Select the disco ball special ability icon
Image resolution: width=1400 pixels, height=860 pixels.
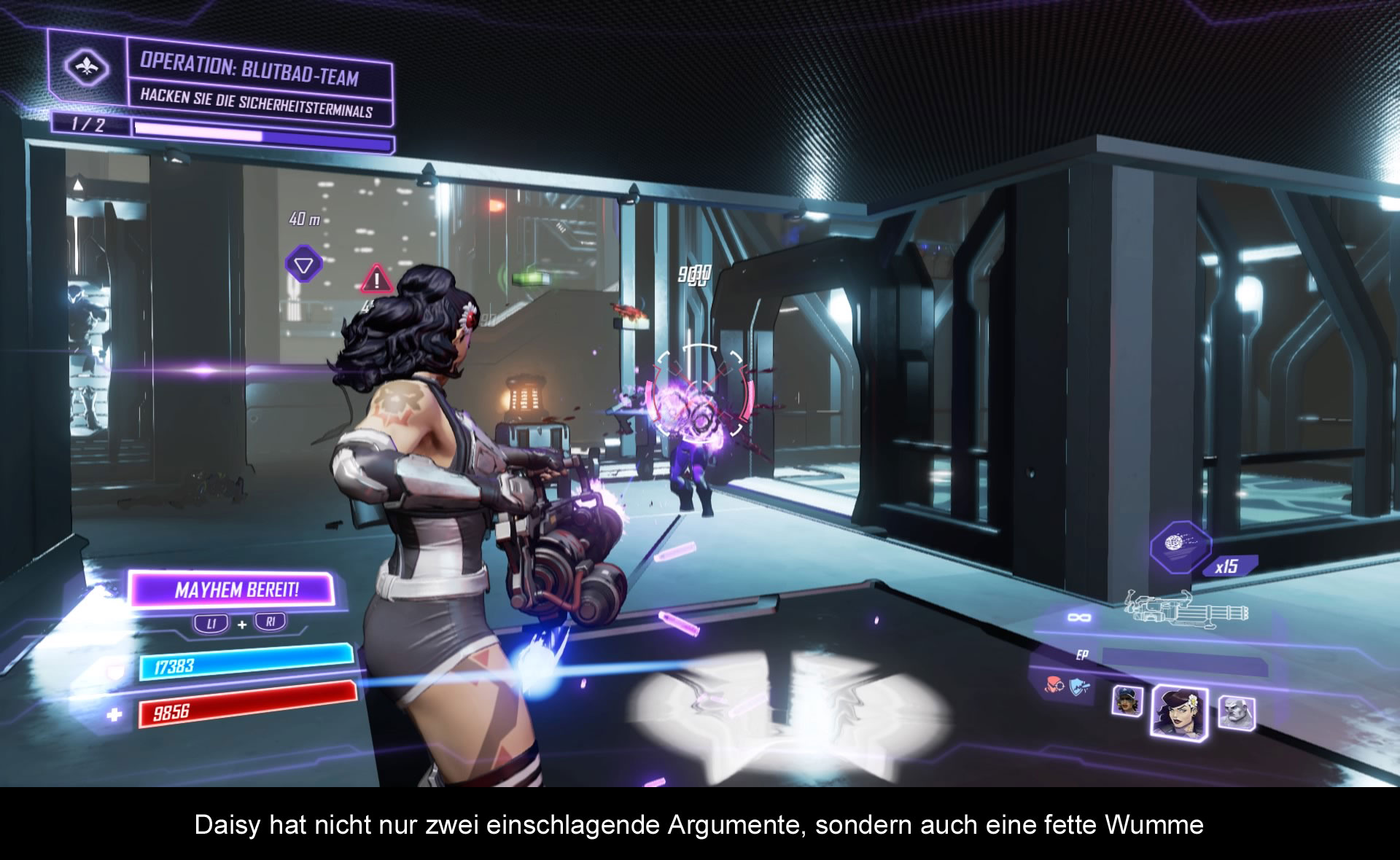tap(1180, 547)
